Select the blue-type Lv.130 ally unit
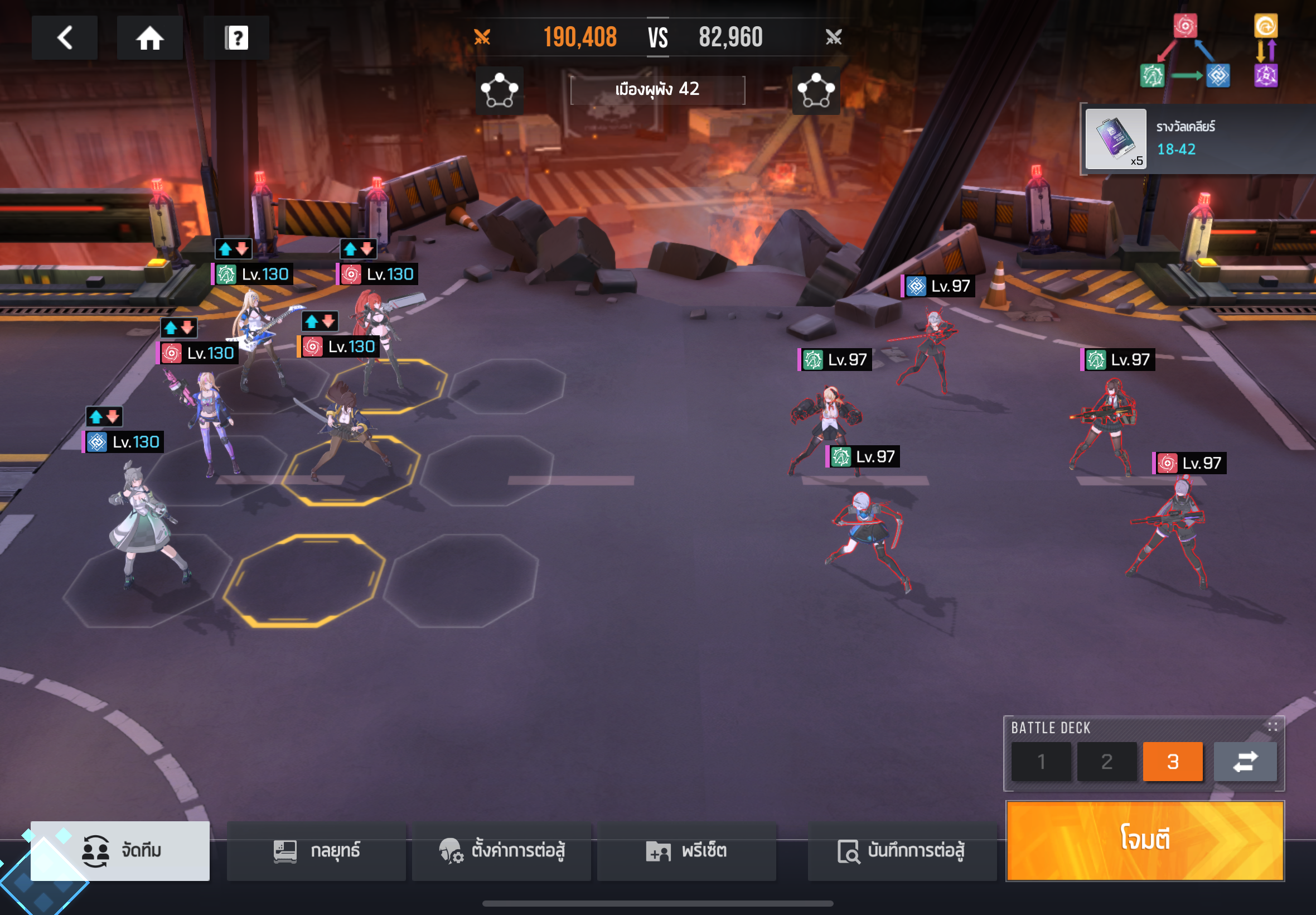 143,522
